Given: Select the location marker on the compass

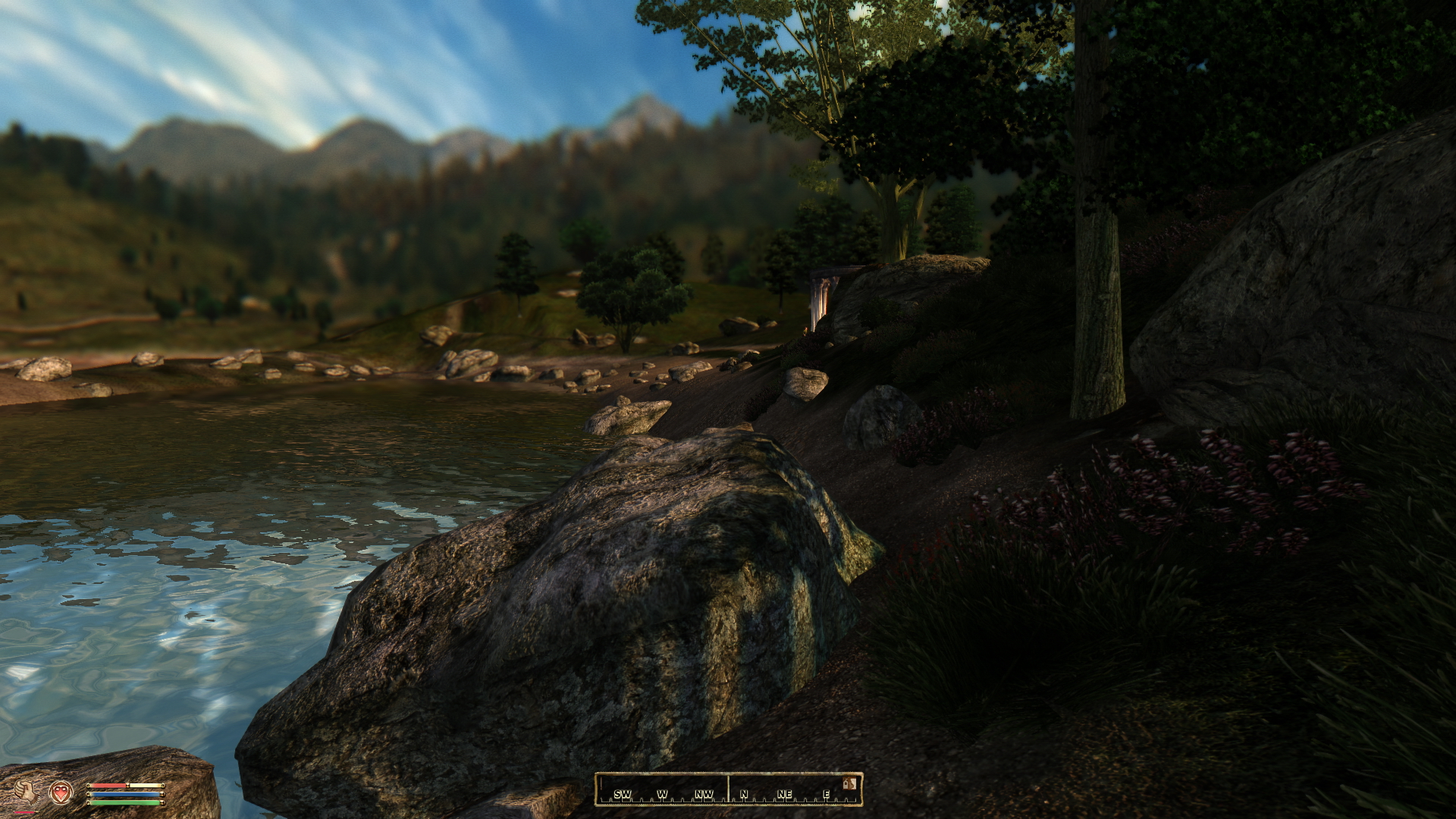Looking at the screenshot, I should (849, 783).
